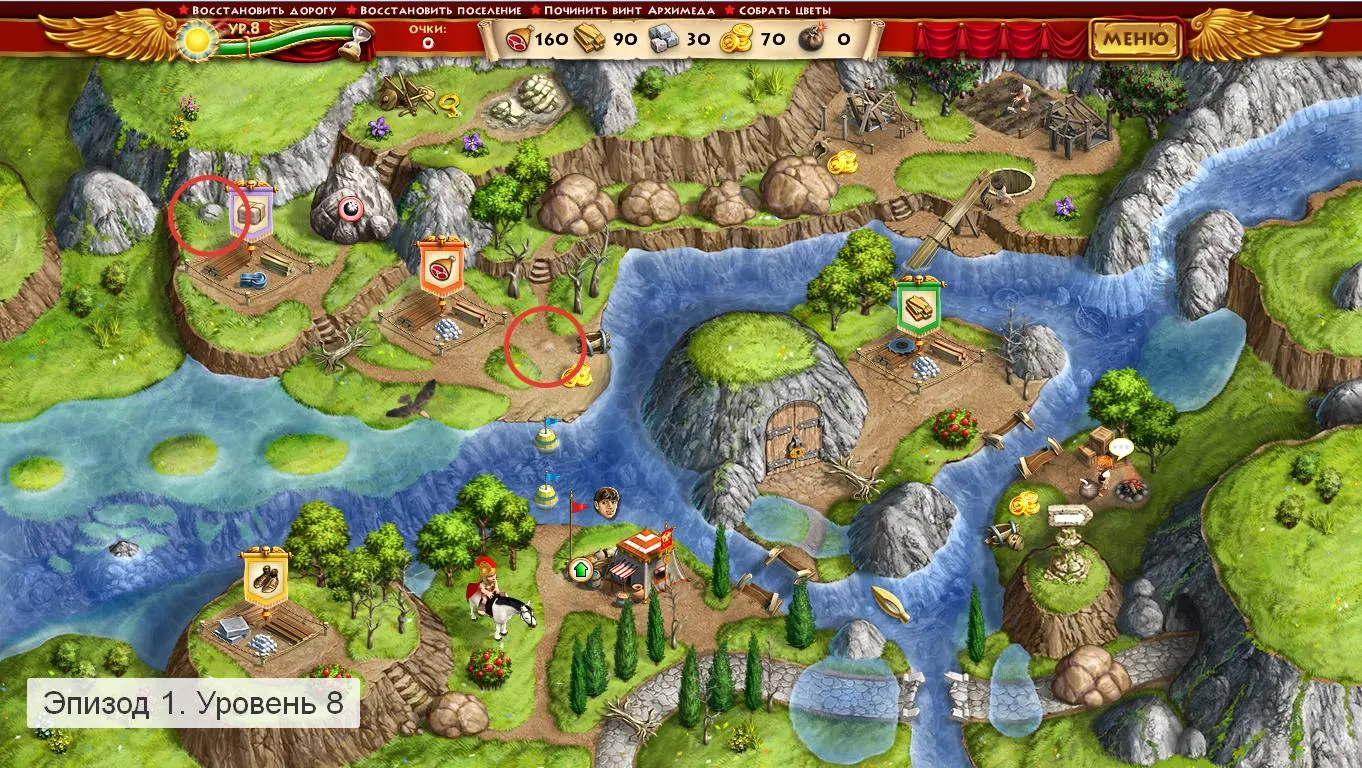Click the green upgrade arrow by the camp

point(580,570)
